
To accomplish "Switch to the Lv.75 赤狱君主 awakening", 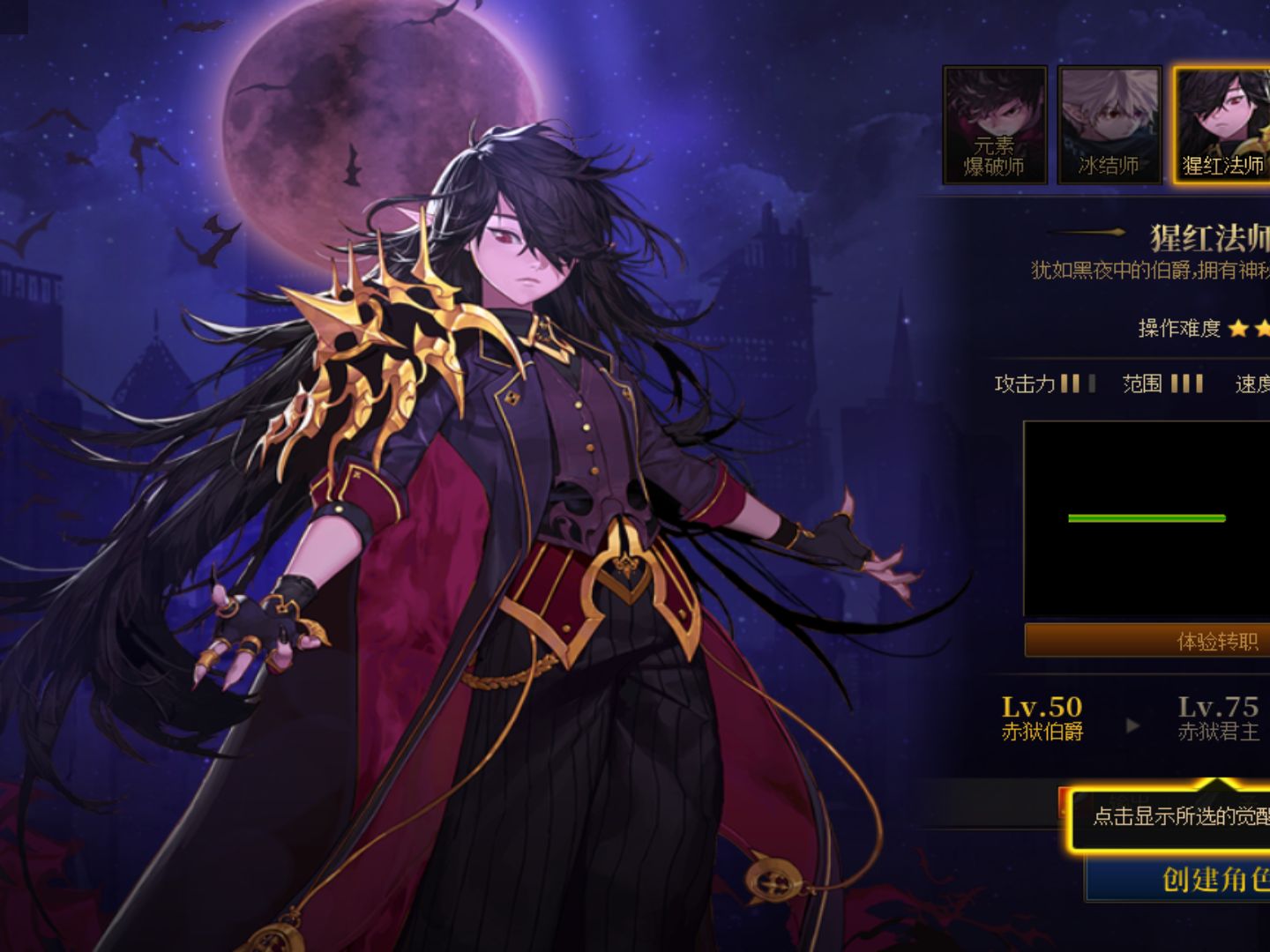I will coord(1218,718).
